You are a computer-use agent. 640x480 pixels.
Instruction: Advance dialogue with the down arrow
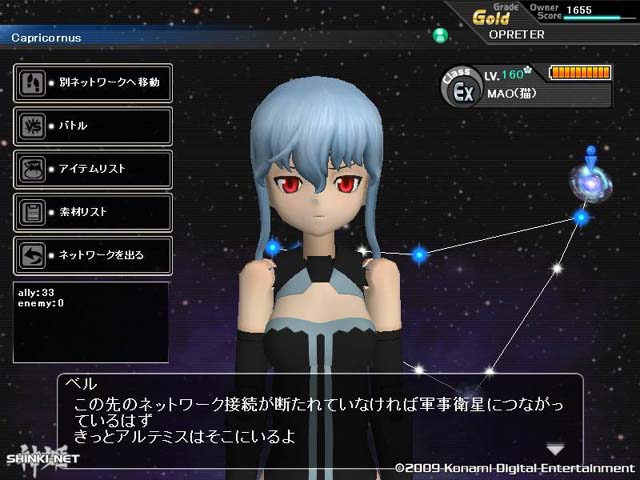click(555, 449)
